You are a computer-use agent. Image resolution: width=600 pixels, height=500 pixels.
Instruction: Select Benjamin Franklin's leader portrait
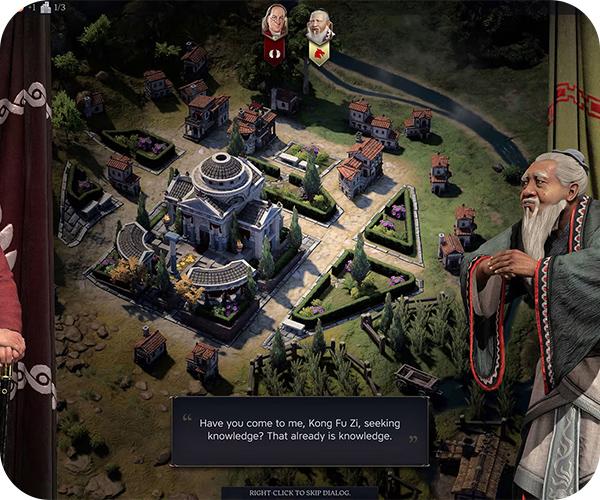coord(274,23)
